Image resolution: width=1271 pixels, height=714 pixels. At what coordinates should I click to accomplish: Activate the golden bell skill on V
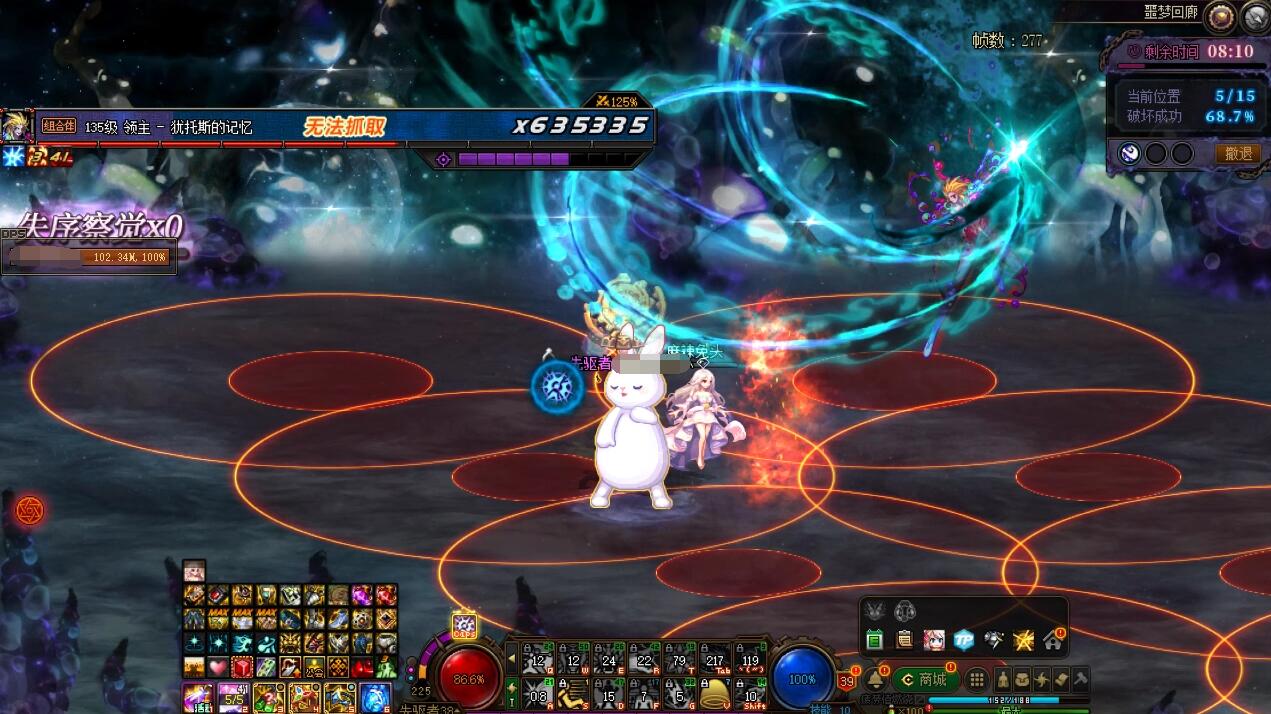[713, 693]
